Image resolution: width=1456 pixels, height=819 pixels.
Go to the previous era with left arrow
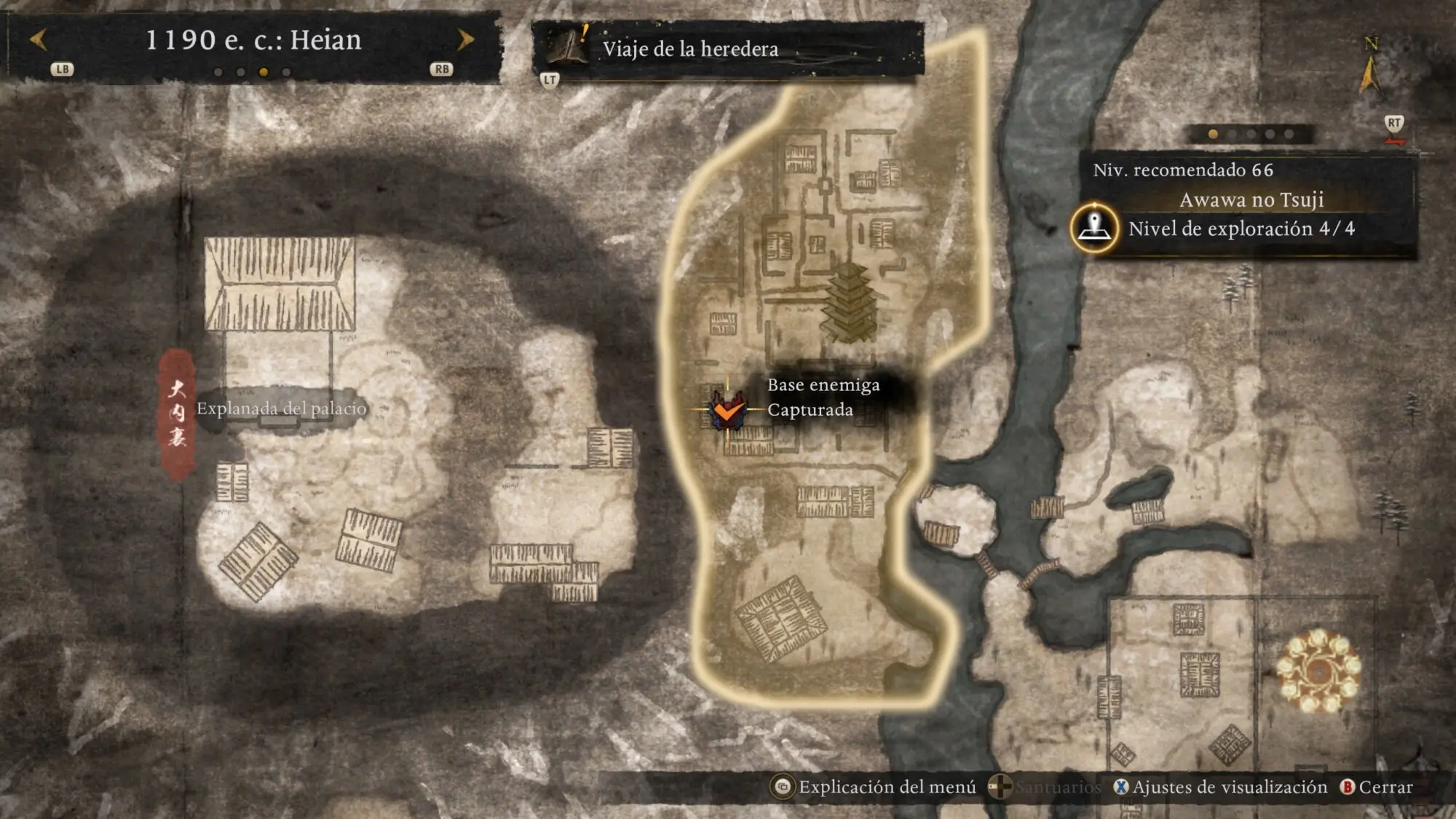point(38,40)
